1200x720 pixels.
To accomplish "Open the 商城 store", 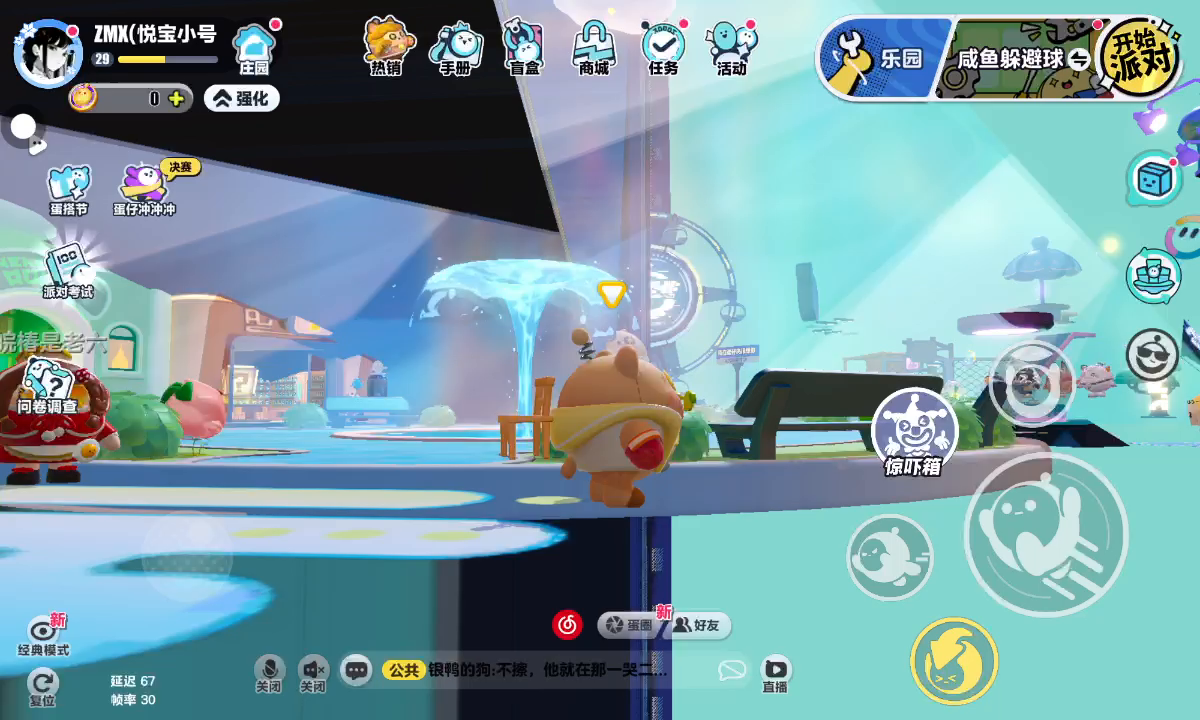I will [594, 47].
